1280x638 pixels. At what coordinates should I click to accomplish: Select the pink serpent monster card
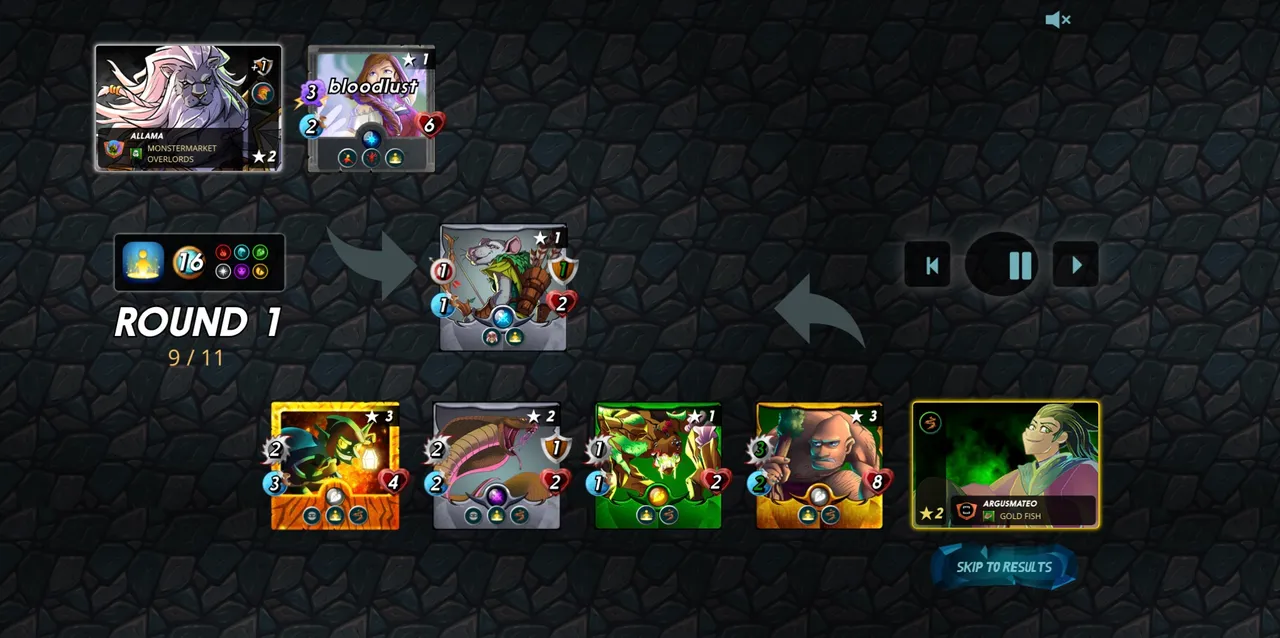pos(497,465)
